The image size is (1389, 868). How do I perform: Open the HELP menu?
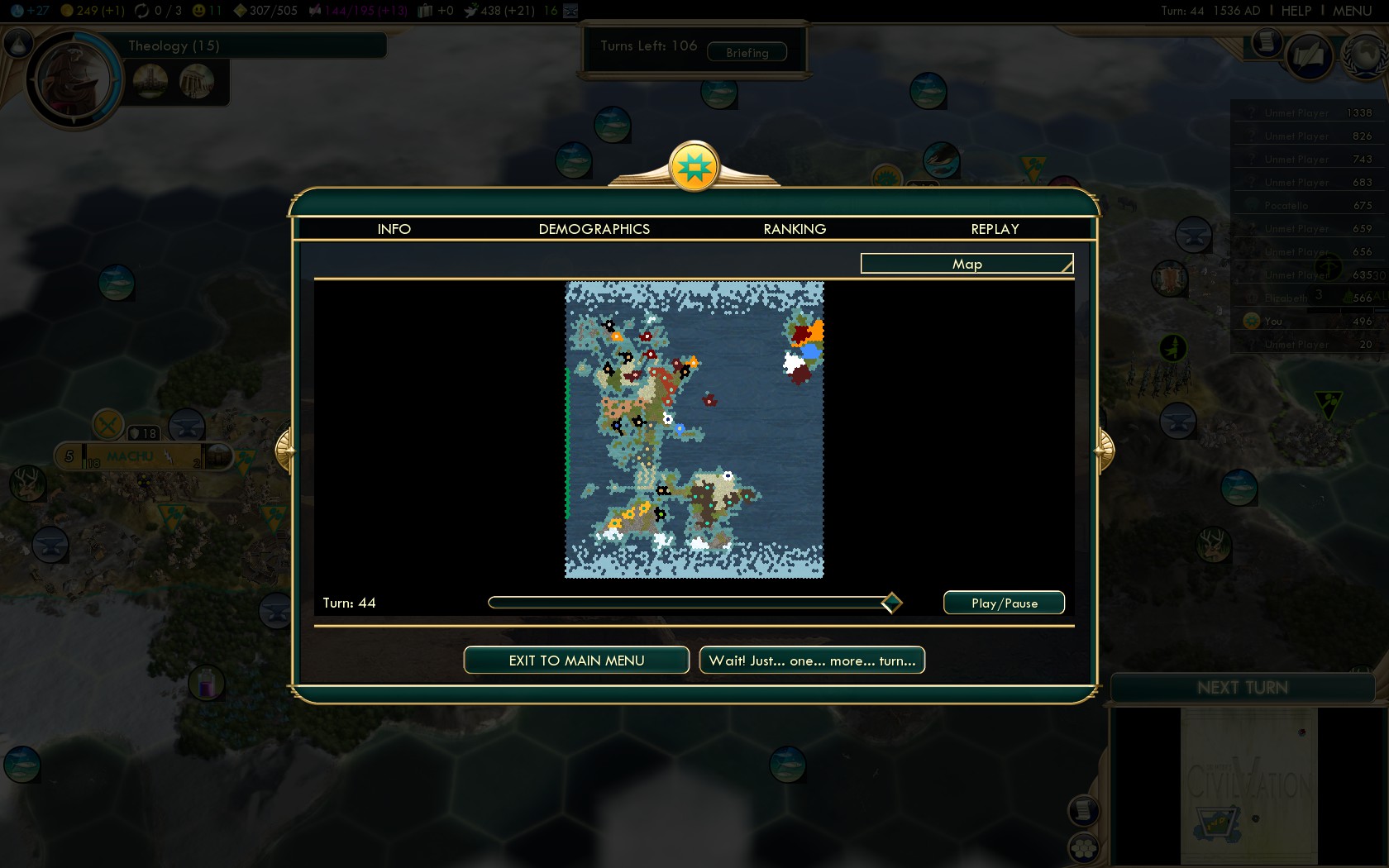[x=1296, y=11]
